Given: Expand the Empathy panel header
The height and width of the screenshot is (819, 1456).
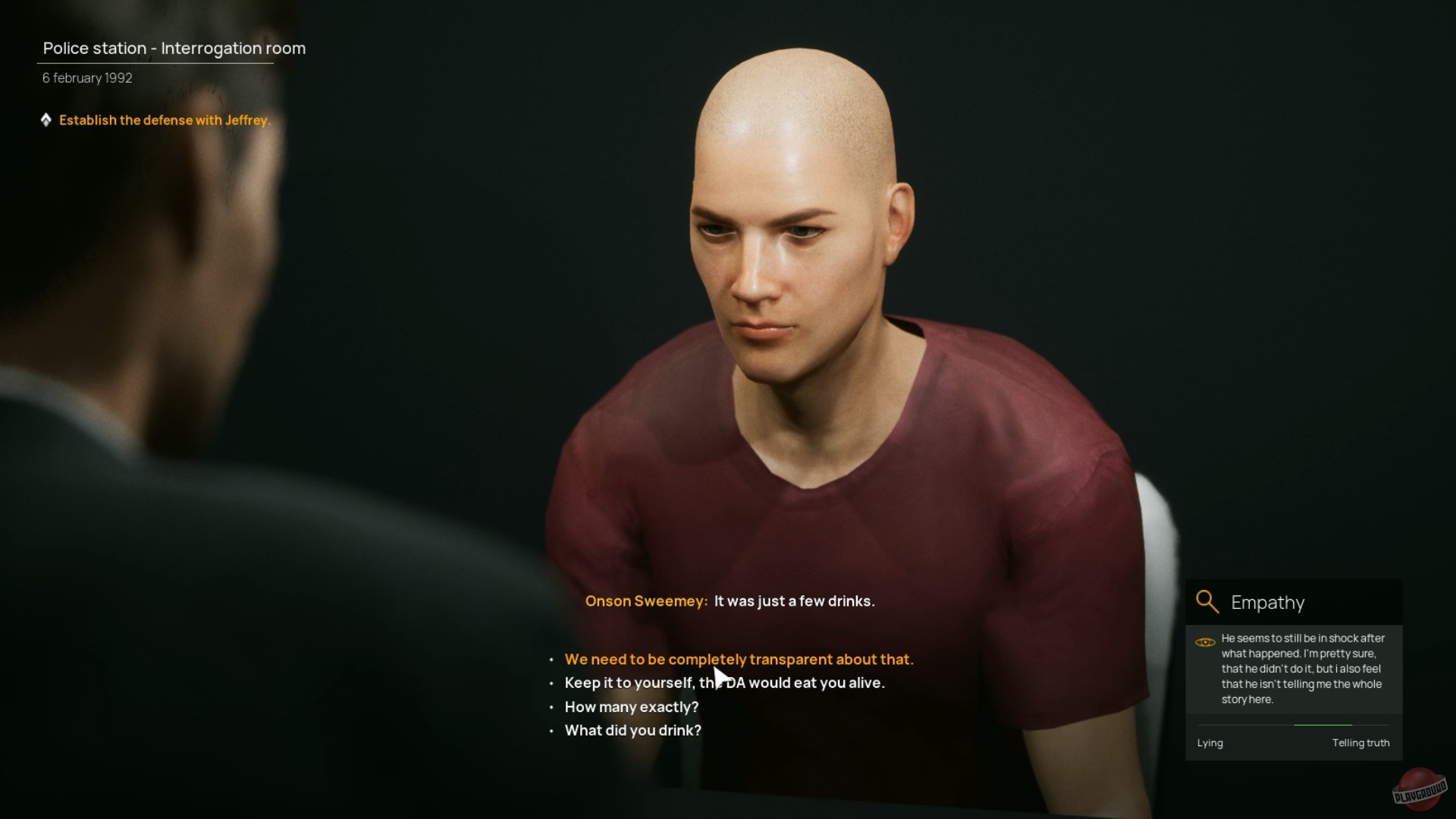Looking at the screenshot, I should coord(1268,602).
